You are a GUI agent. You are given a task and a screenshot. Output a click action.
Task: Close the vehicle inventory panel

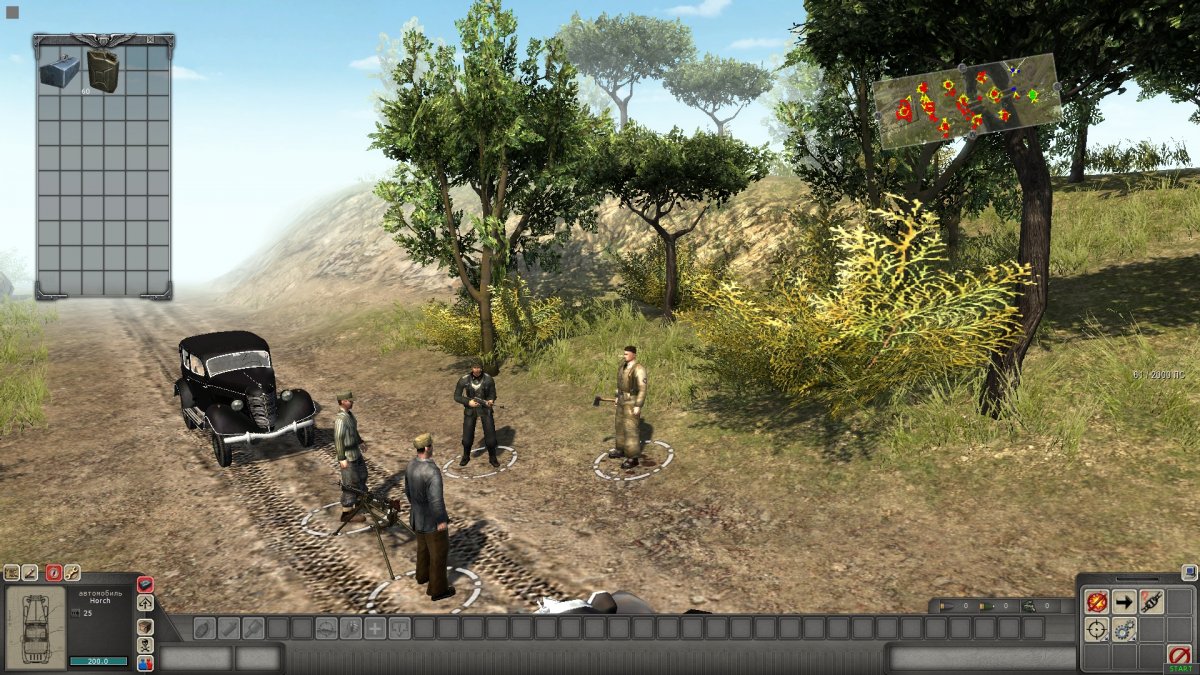(151, 40)
